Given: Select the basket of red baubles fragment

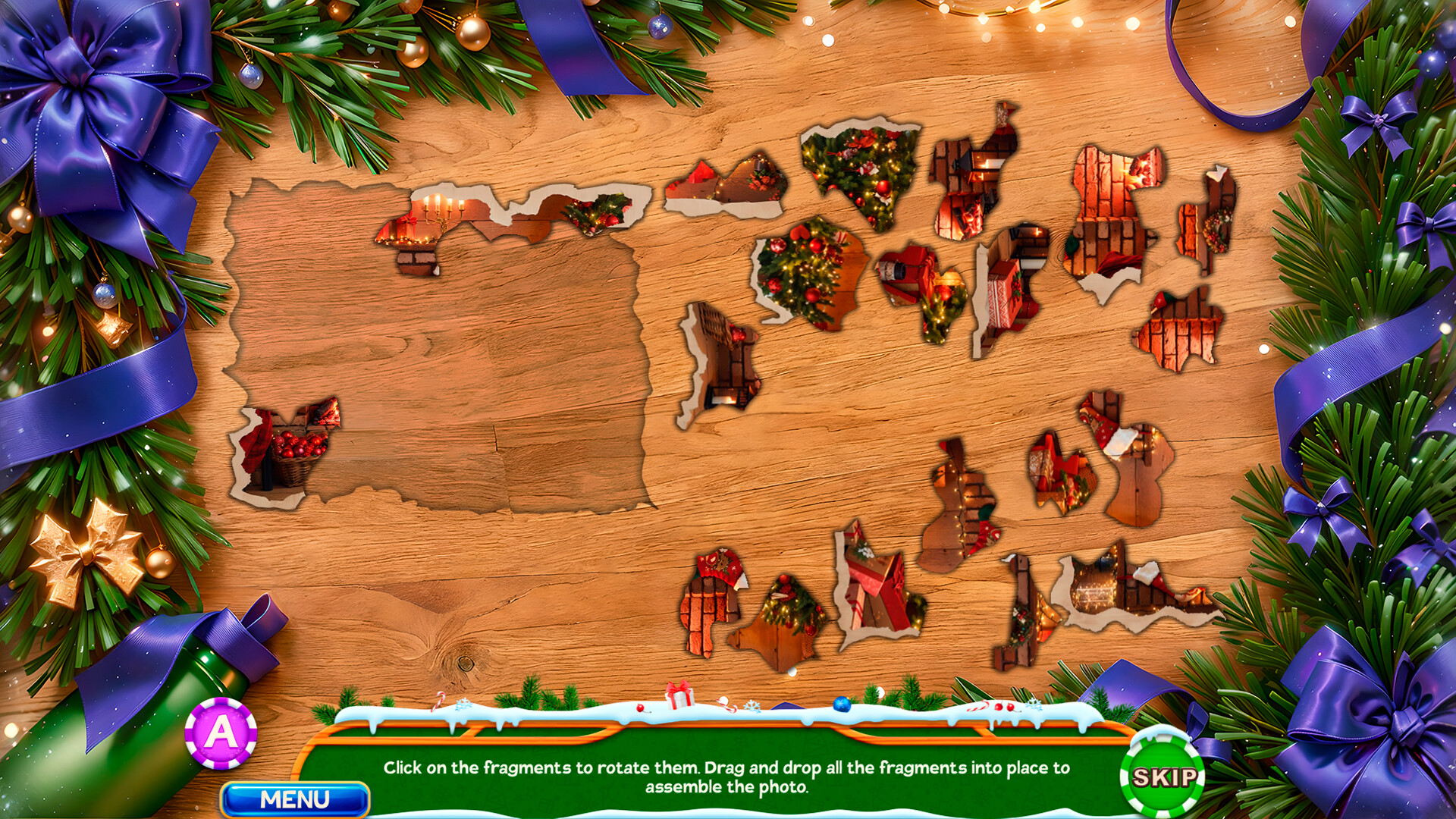Looking at the screenshot, I should tap(296, 447).
